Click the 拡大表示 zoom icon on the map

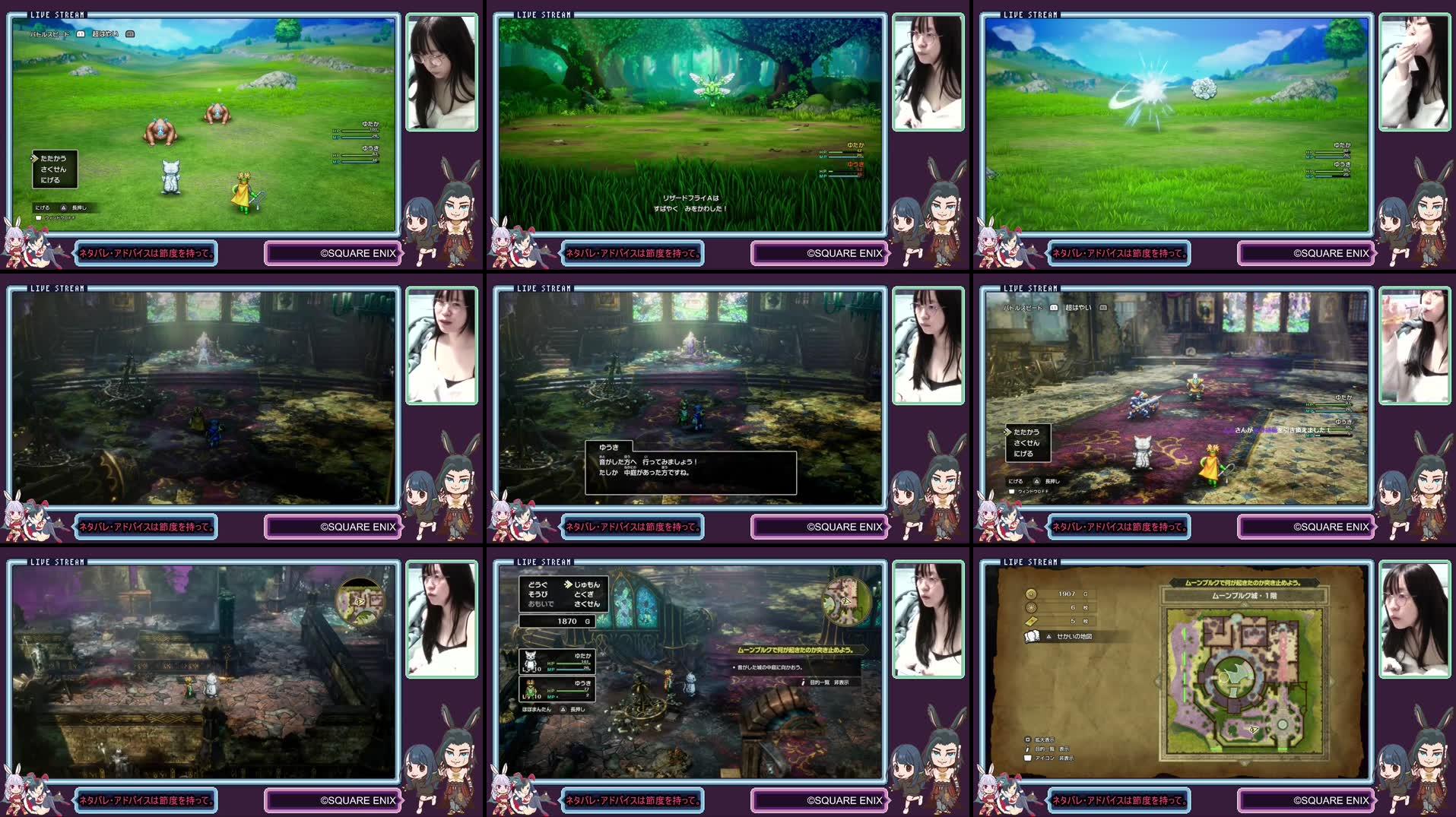tap(1028, 739)
